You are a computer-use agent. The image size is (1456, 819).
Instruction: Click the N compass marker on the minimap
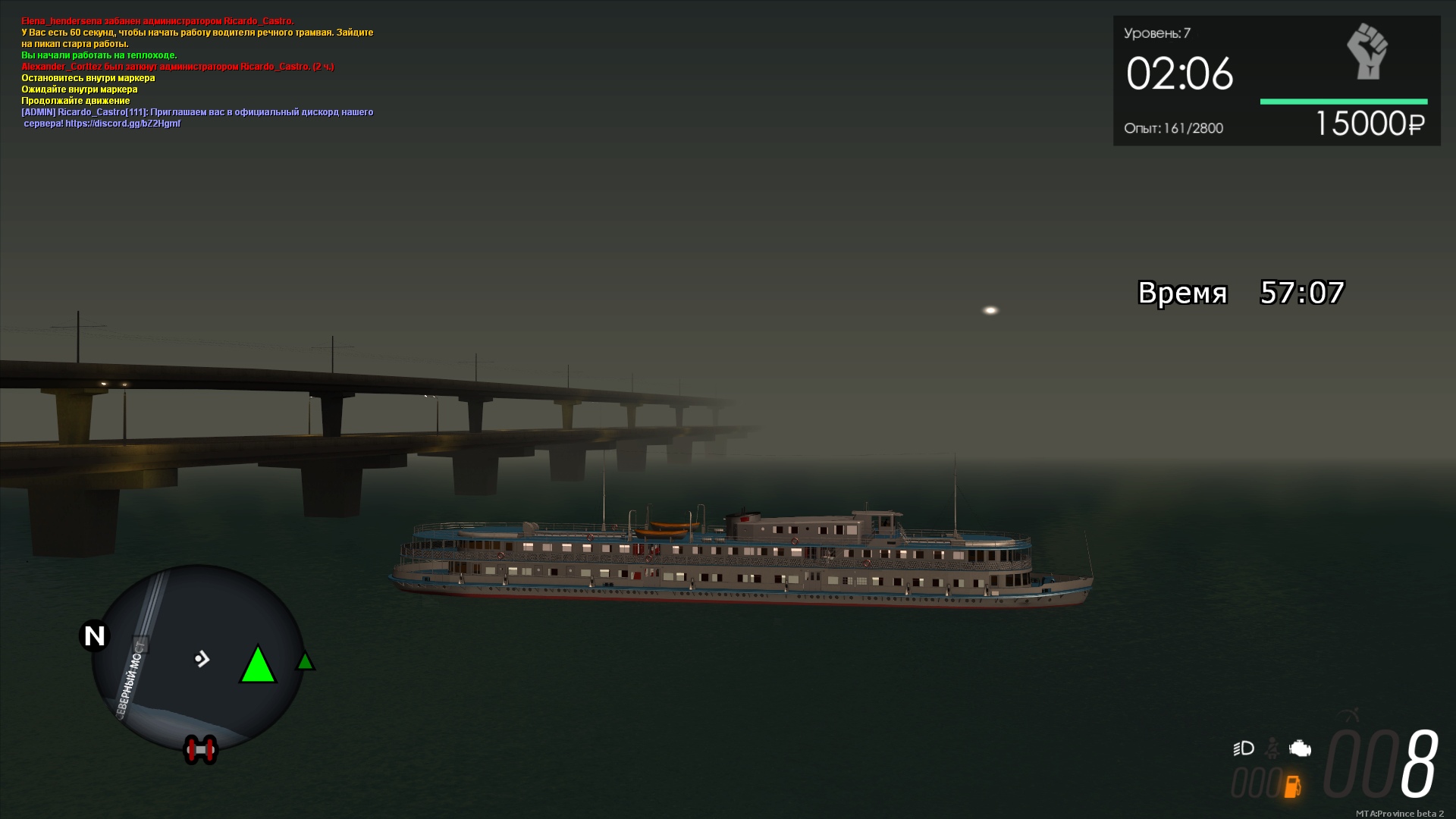pyautogui.click(x=95, y=635)
